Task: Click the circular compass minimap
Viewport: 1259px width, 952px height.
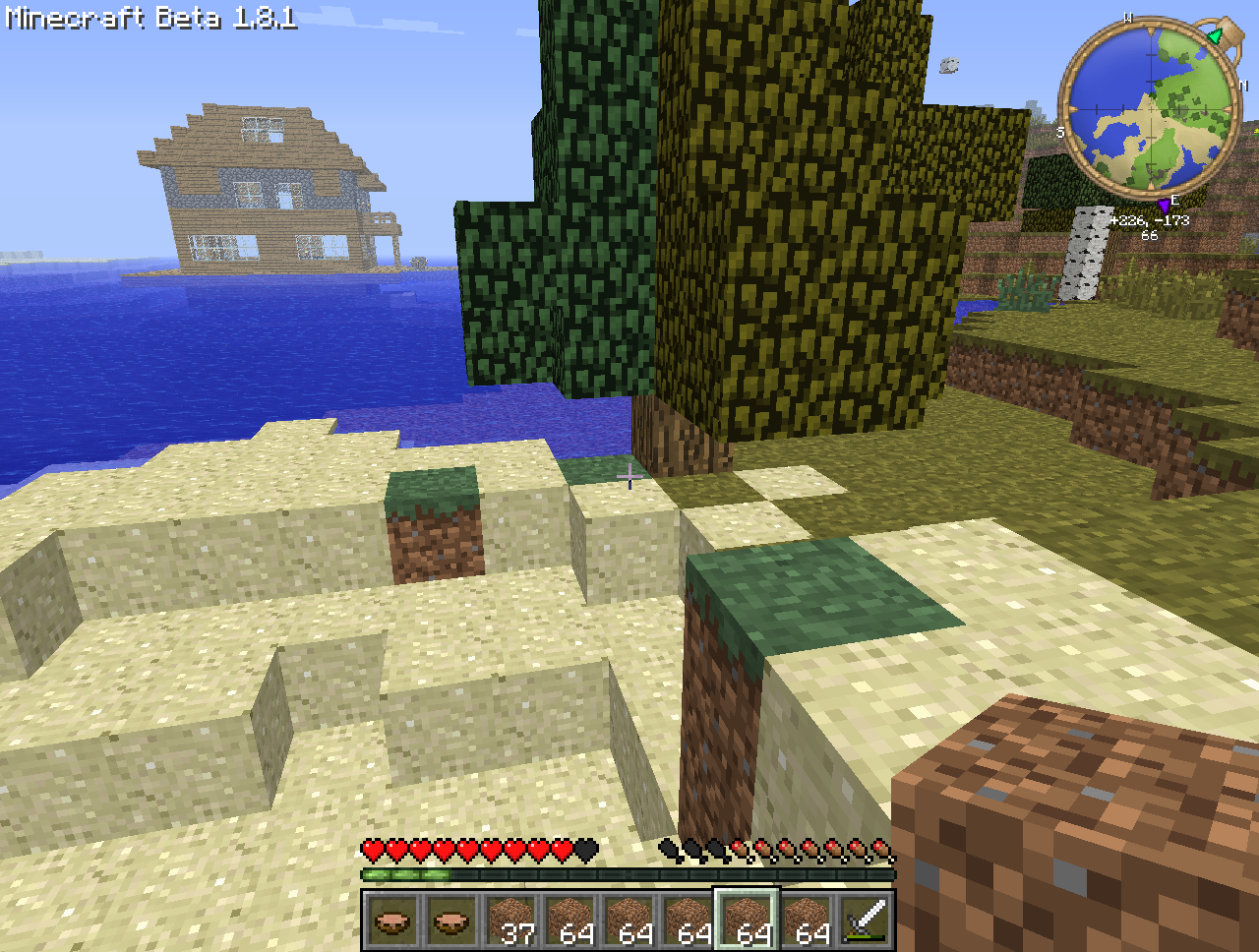Action: 1150,108
